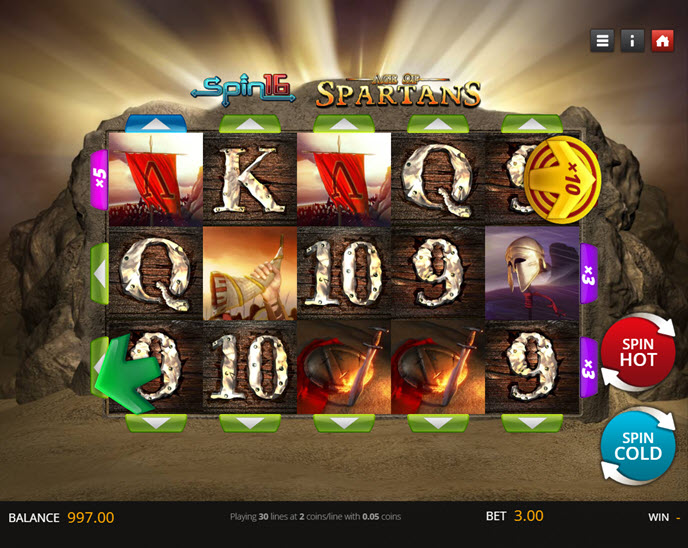
Task: Click the blue up arrow above the reels
Action: click(x=156, y=124)
